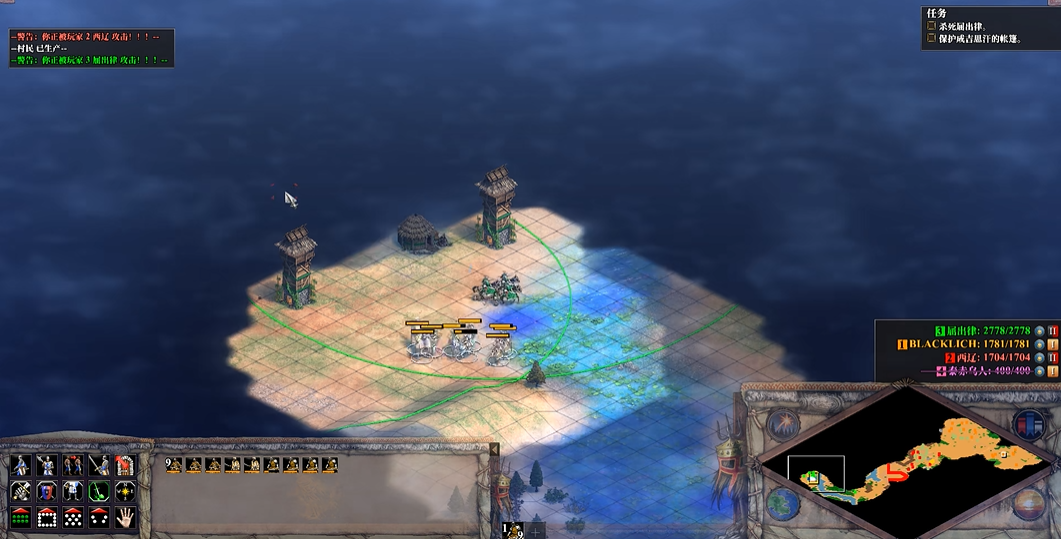The width and height of the screenshot is (1061, 539).
Task: Select control group 1 tab
Action: [x=512, y=531]
